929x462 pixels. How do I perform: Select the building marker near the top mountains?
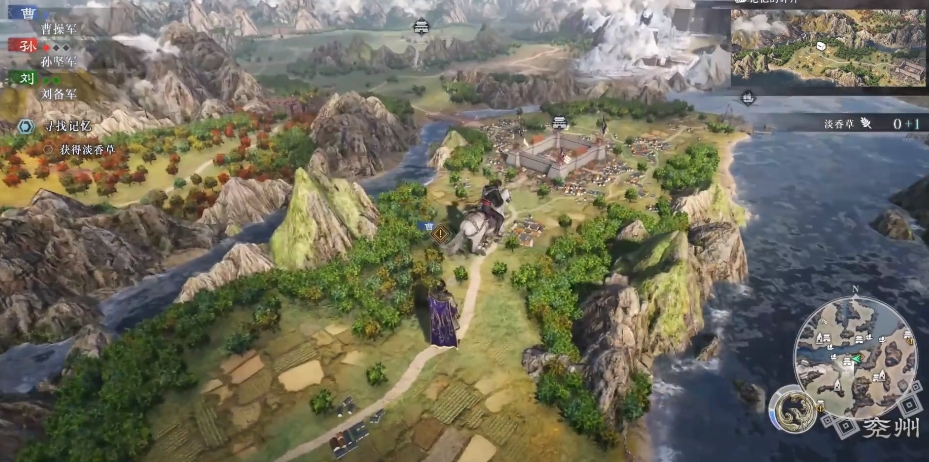coord(421,25)
